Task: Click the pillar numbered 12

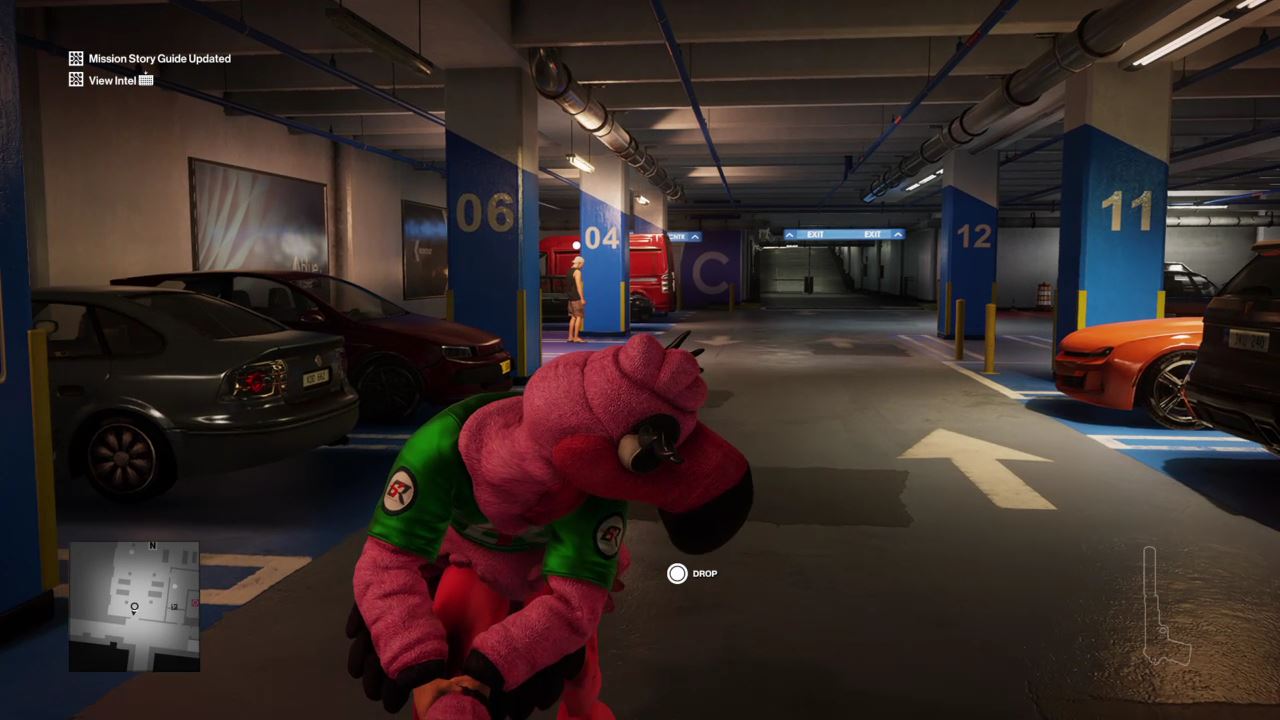Action: 977,238
